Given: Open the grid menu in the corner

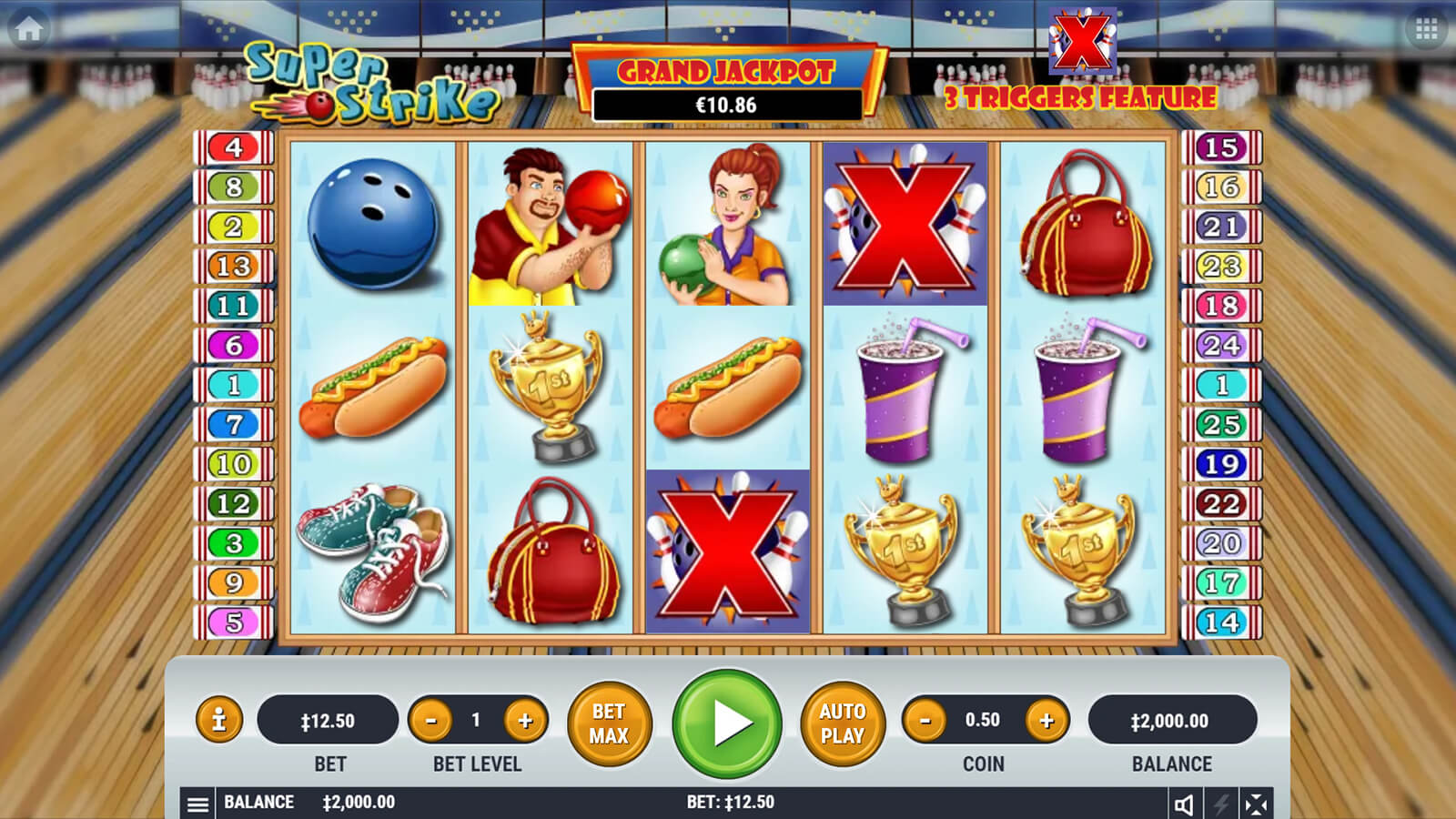Looking at the screenshot, I should [x=1426, y=30].
